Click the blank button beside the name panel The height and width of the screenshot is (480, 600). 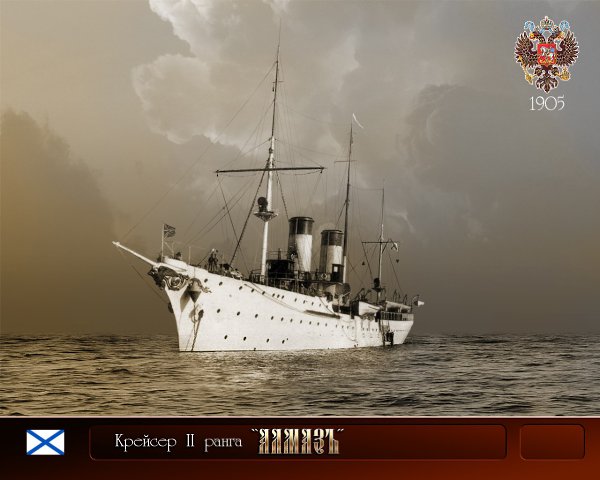click(x=551, y=442)
